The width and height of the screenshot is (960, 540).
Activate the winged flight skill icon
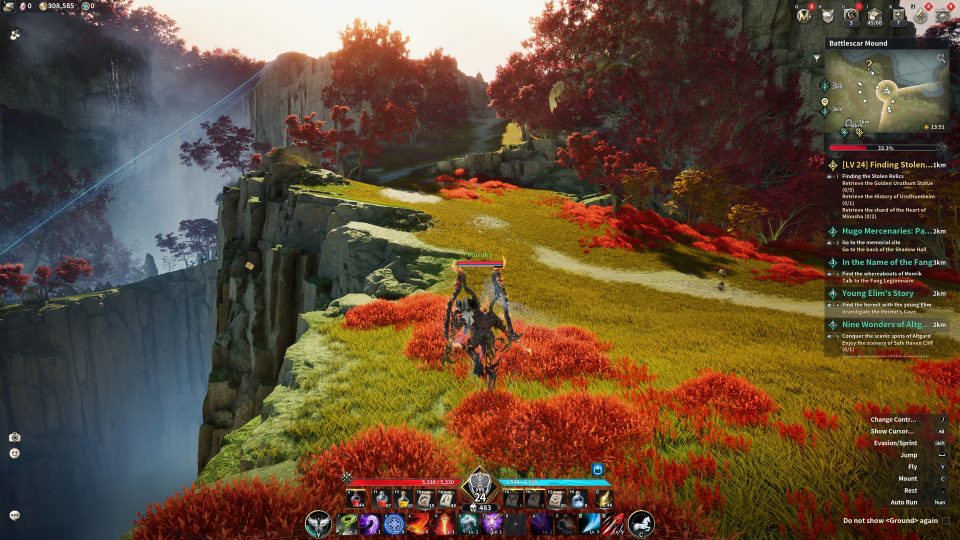coord(319,522)
